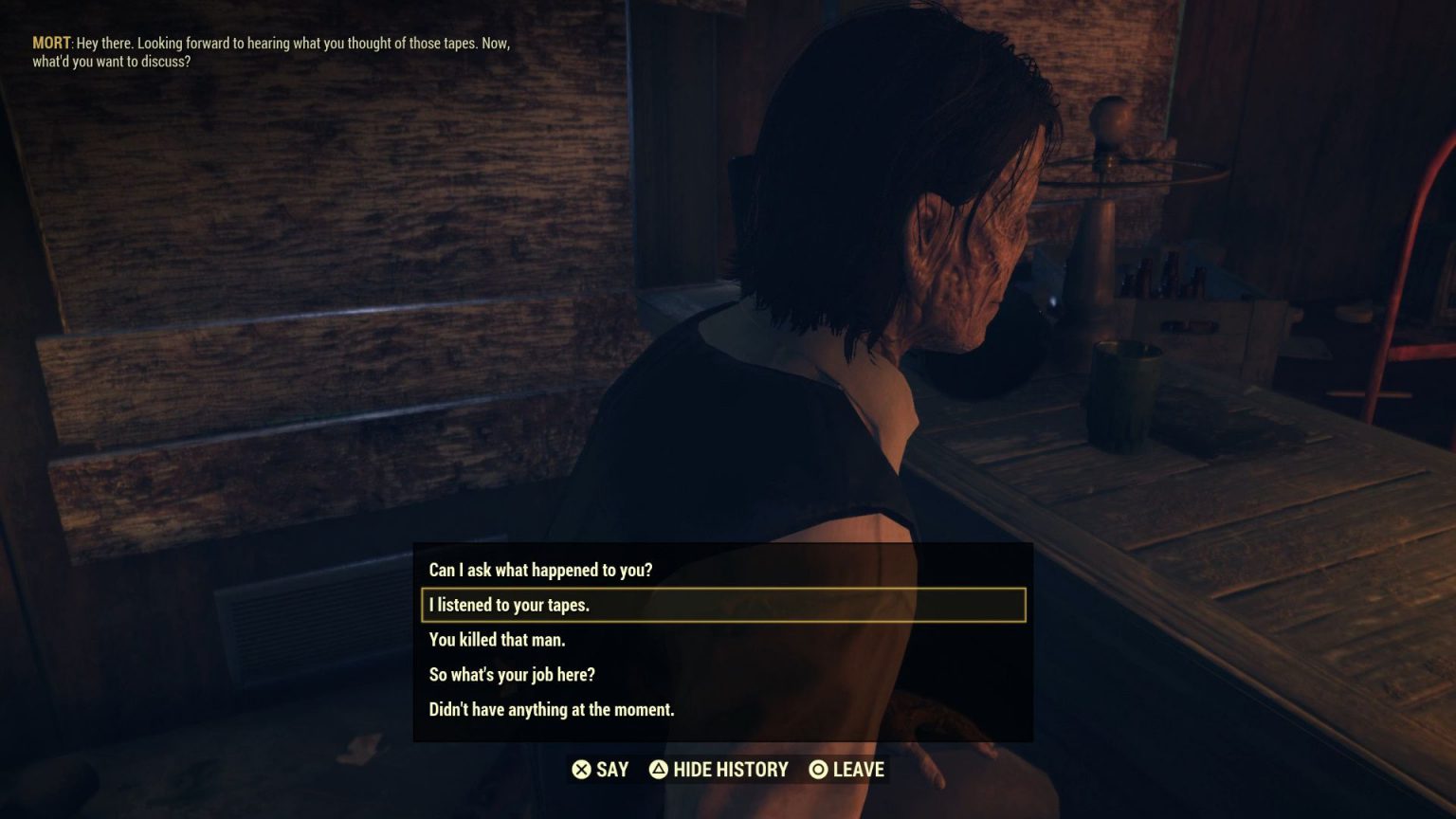Screen dimensions: 1456x819
Task: Click inside the dialogue options panel
Action: click(722, 640)
